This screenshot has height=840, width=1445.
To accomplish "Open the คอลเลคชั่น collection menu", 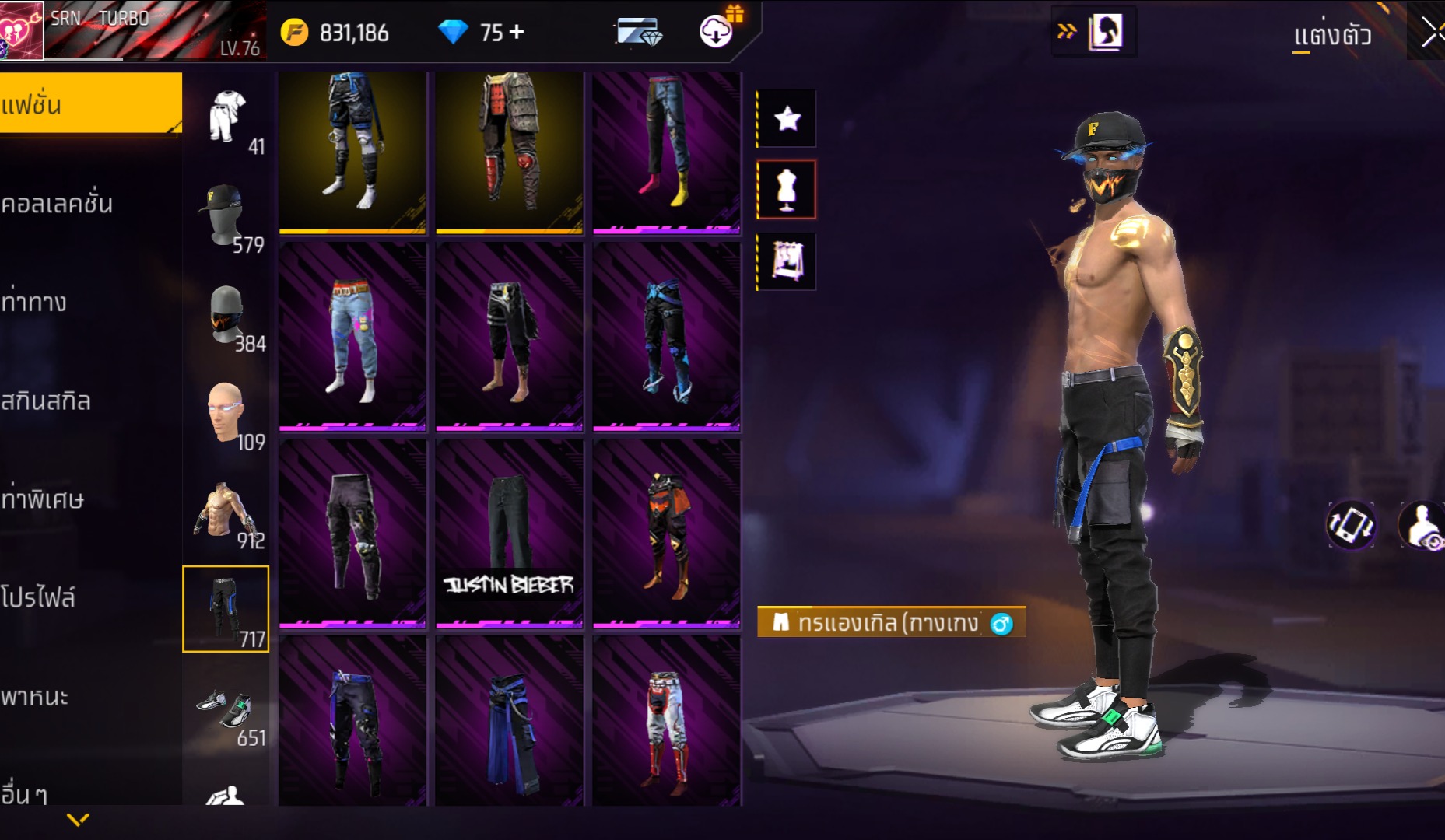I will (x=58, y=204).
